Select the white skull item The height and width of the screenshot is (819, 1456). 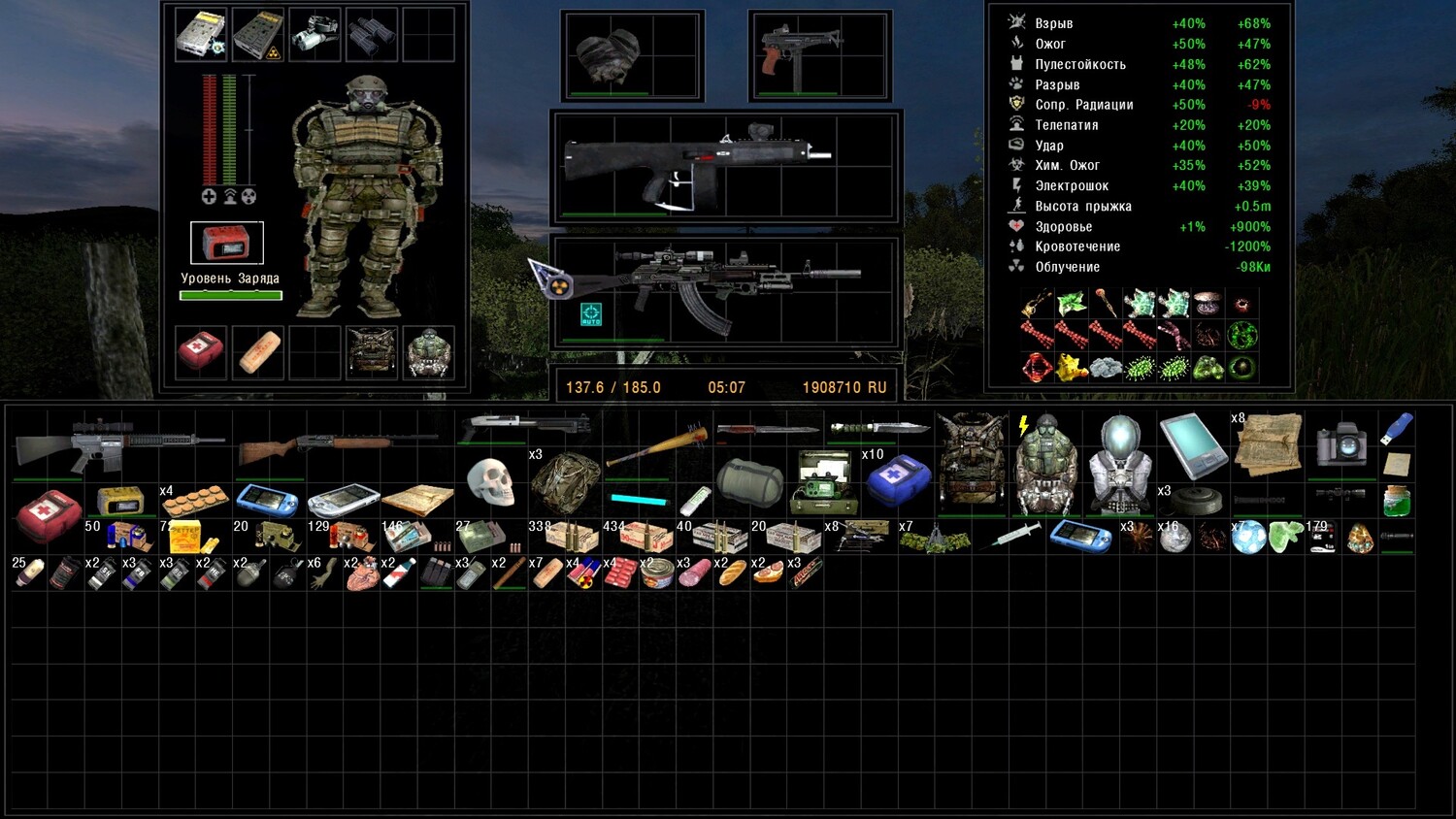tap(490, 480)
